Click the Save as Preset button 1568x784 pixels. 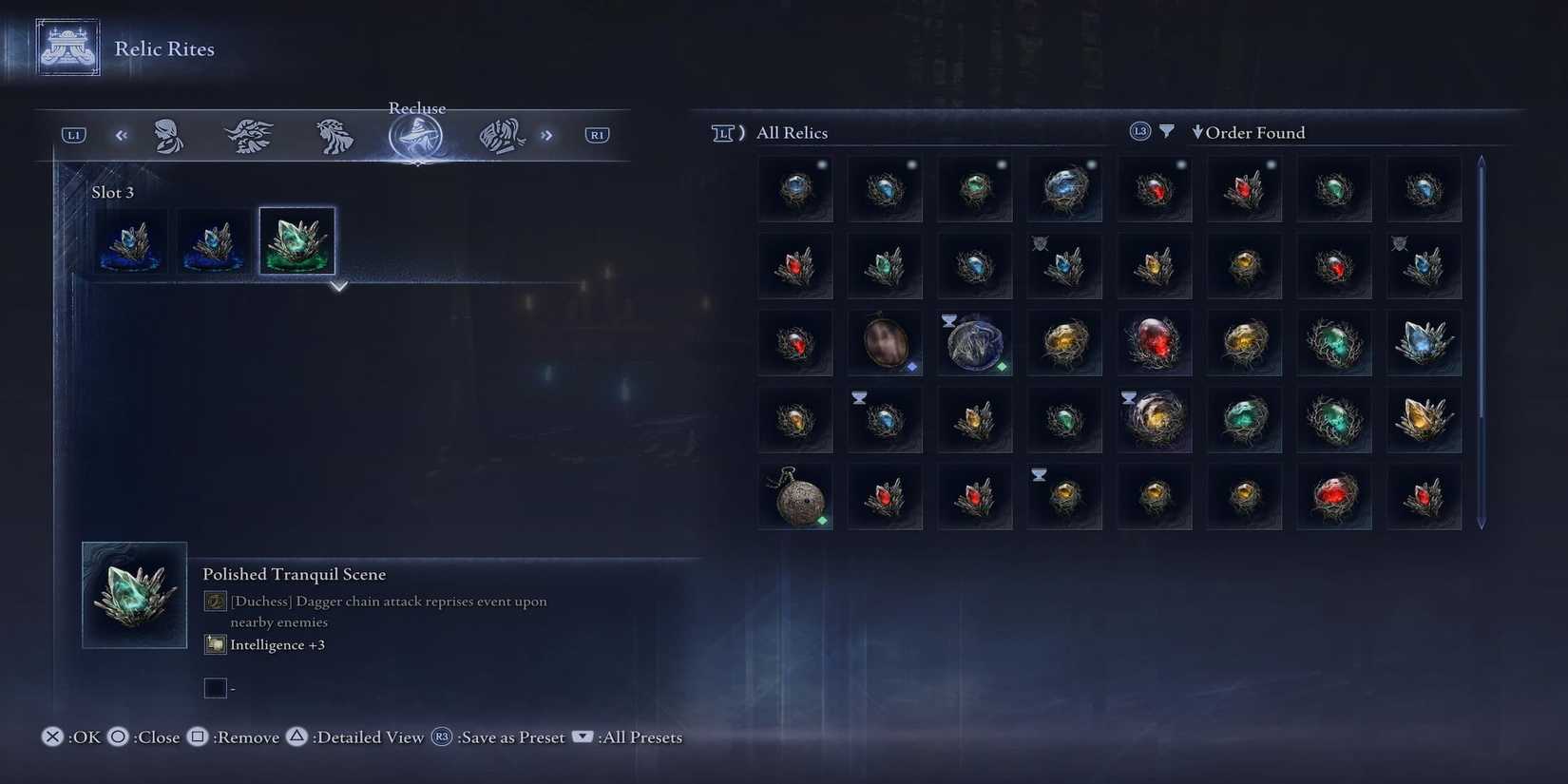(x=511, y=736)
